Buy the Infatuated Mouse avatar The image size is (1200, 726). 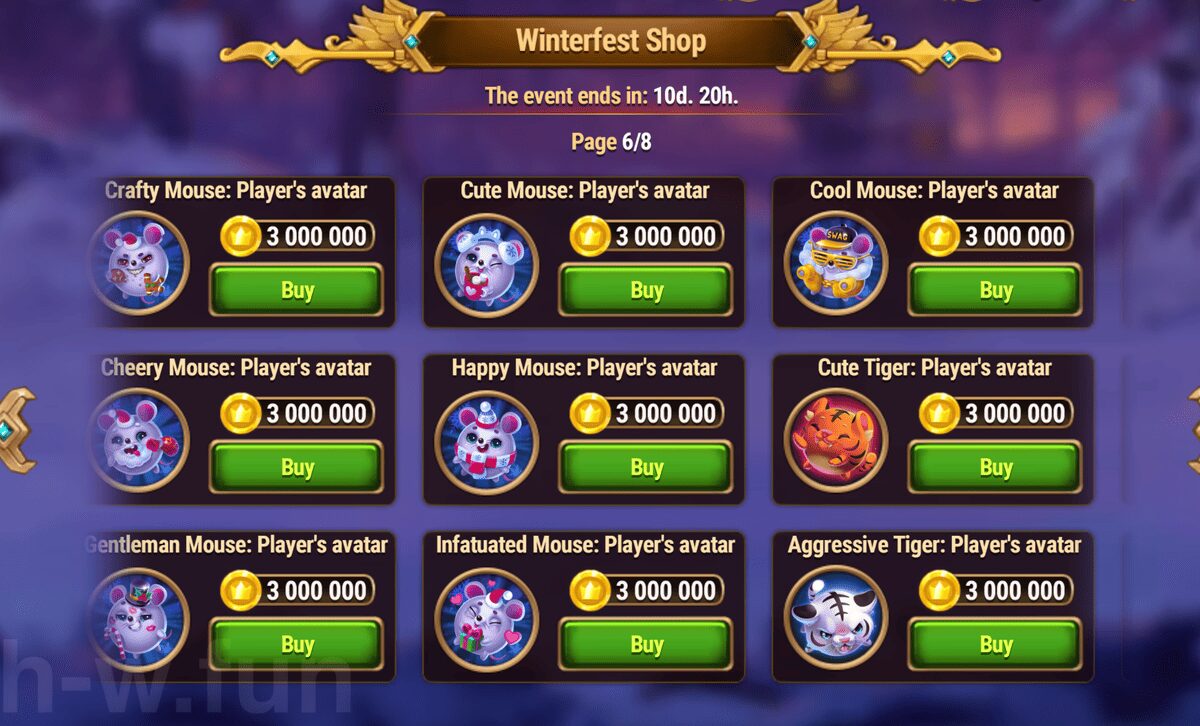coord(646,645)
